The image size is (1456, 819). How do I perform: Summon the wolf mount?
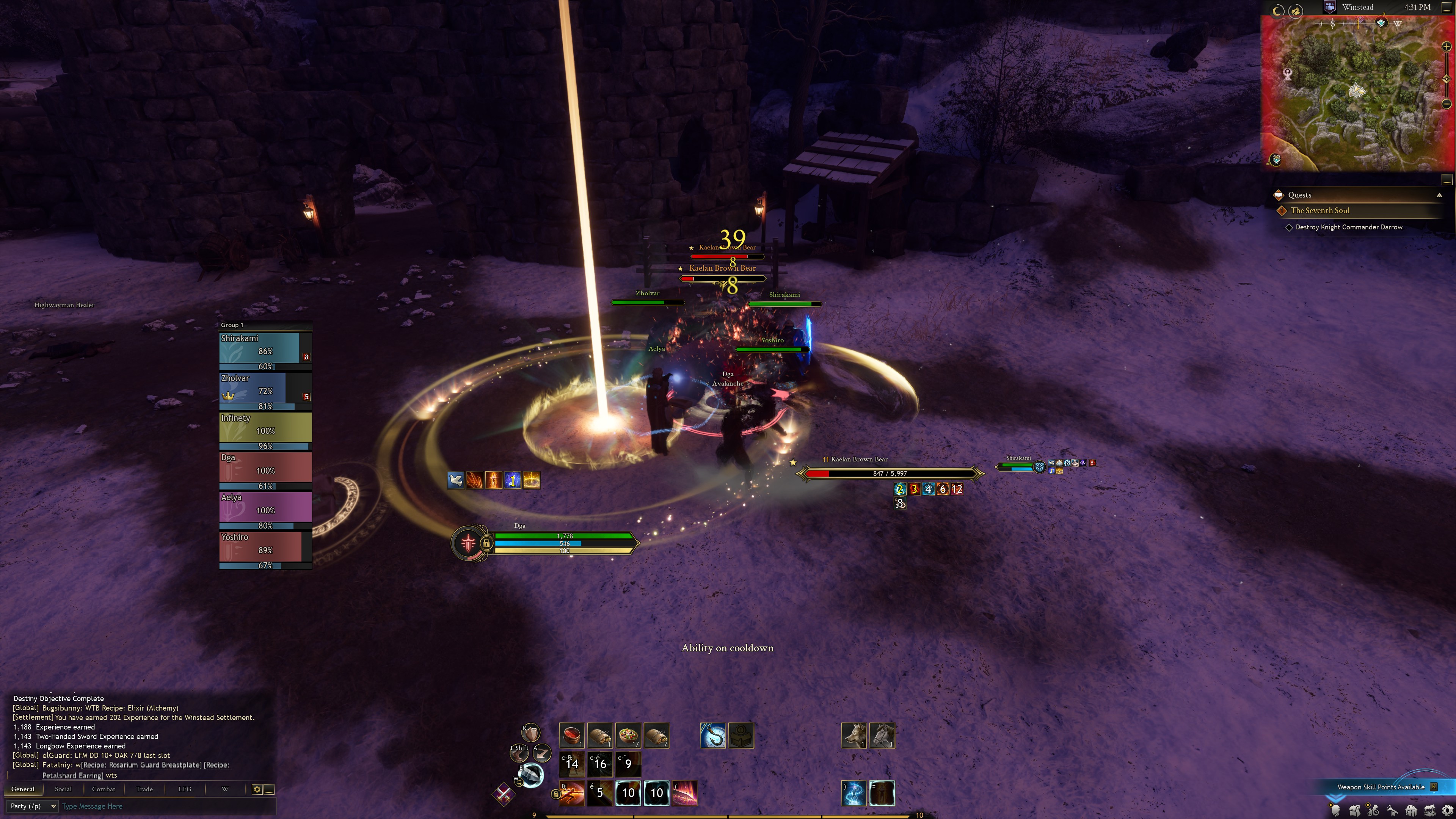point(854,735)
